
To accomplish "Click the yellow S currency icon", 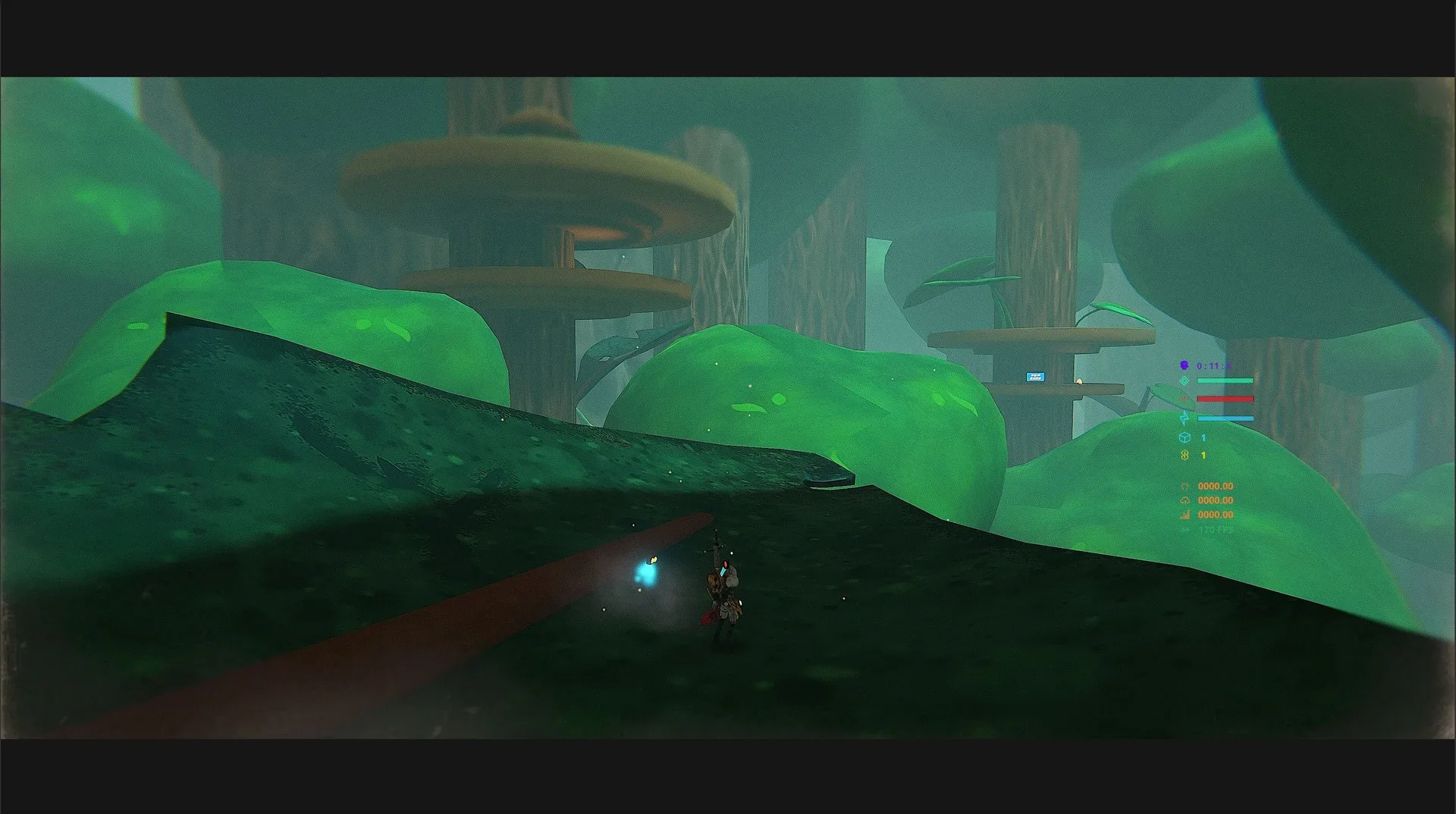I will 1185,455.
